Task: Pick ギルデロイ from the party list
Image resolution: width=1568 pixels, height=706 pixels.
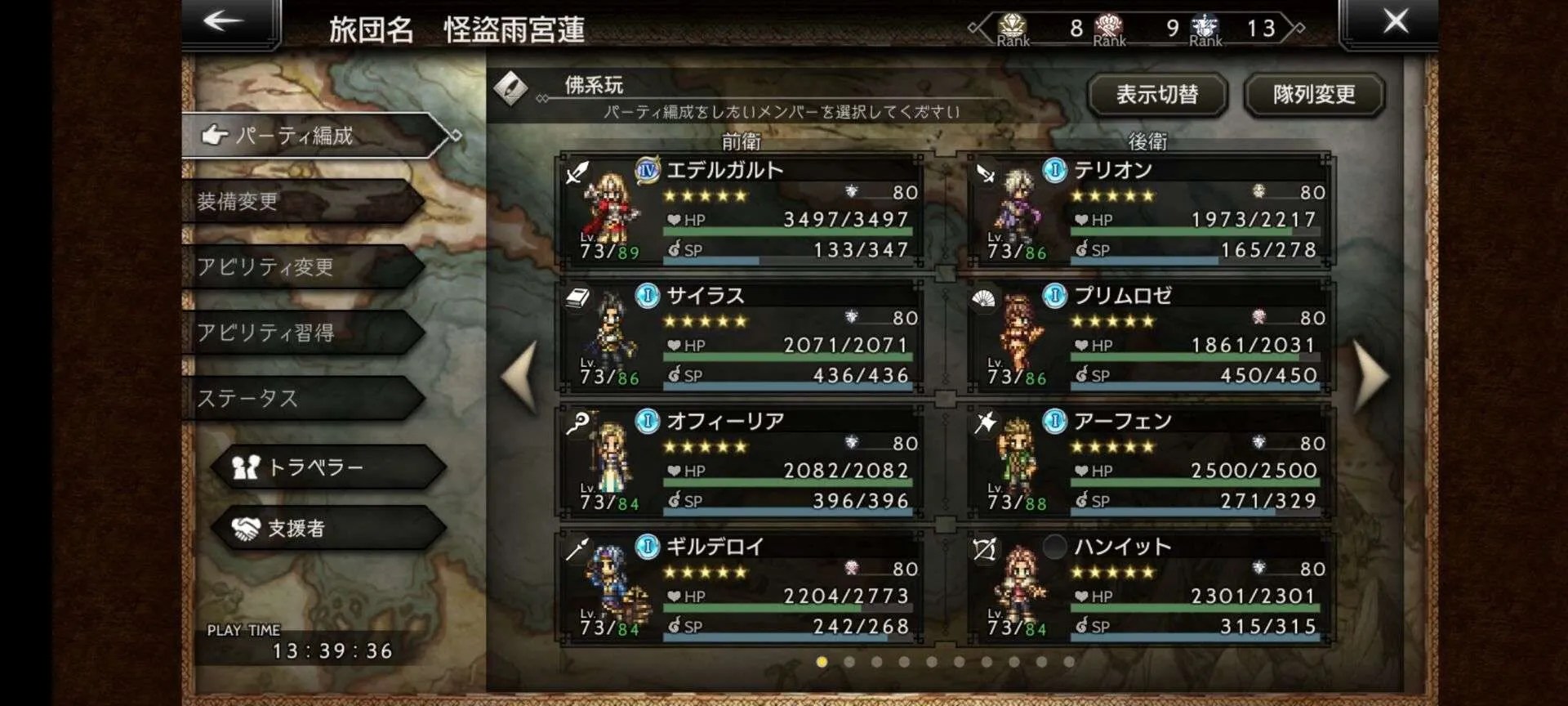Action: 740,588
